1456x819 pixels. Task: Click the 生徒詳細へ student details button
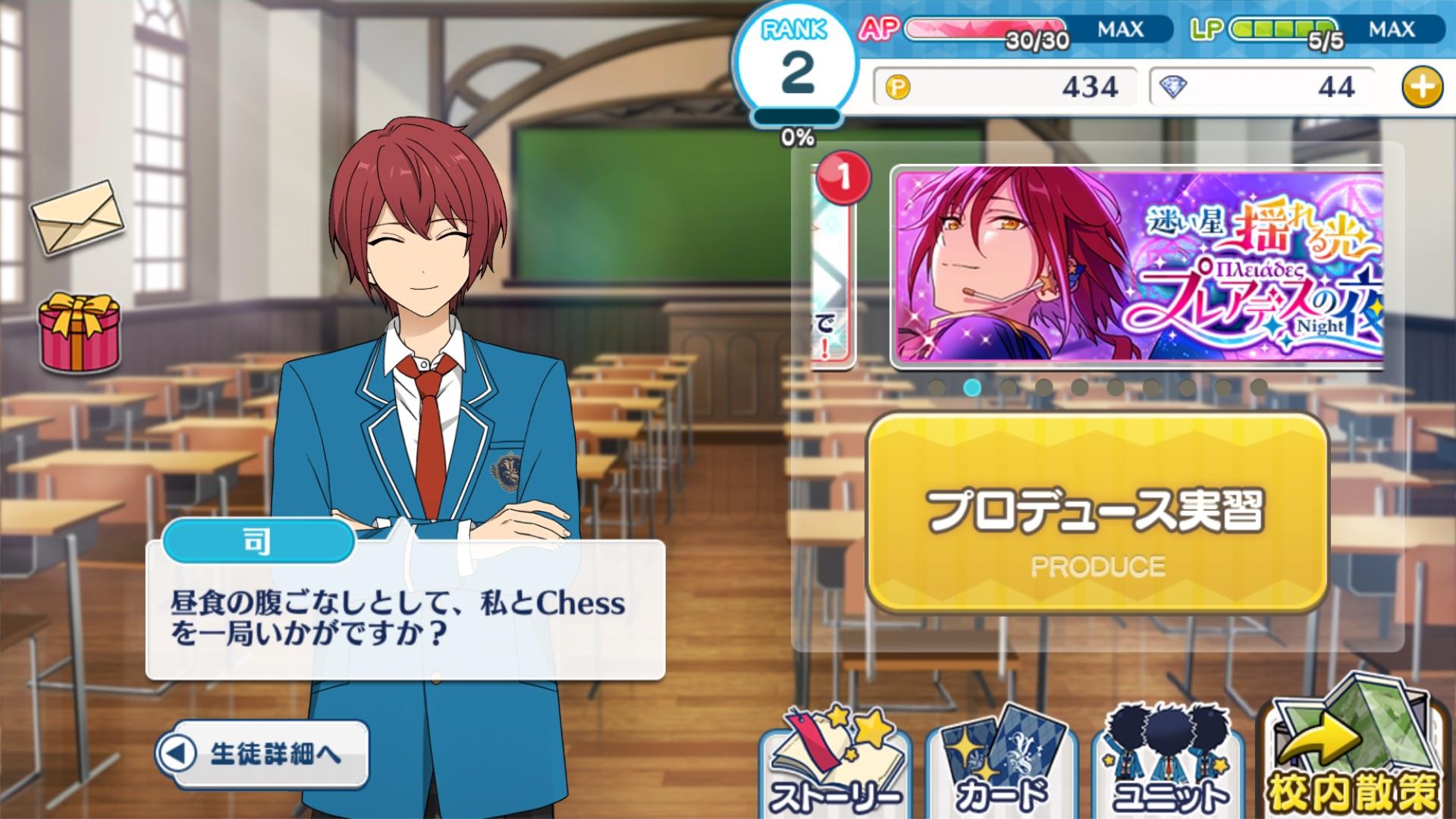pos(262,754)
